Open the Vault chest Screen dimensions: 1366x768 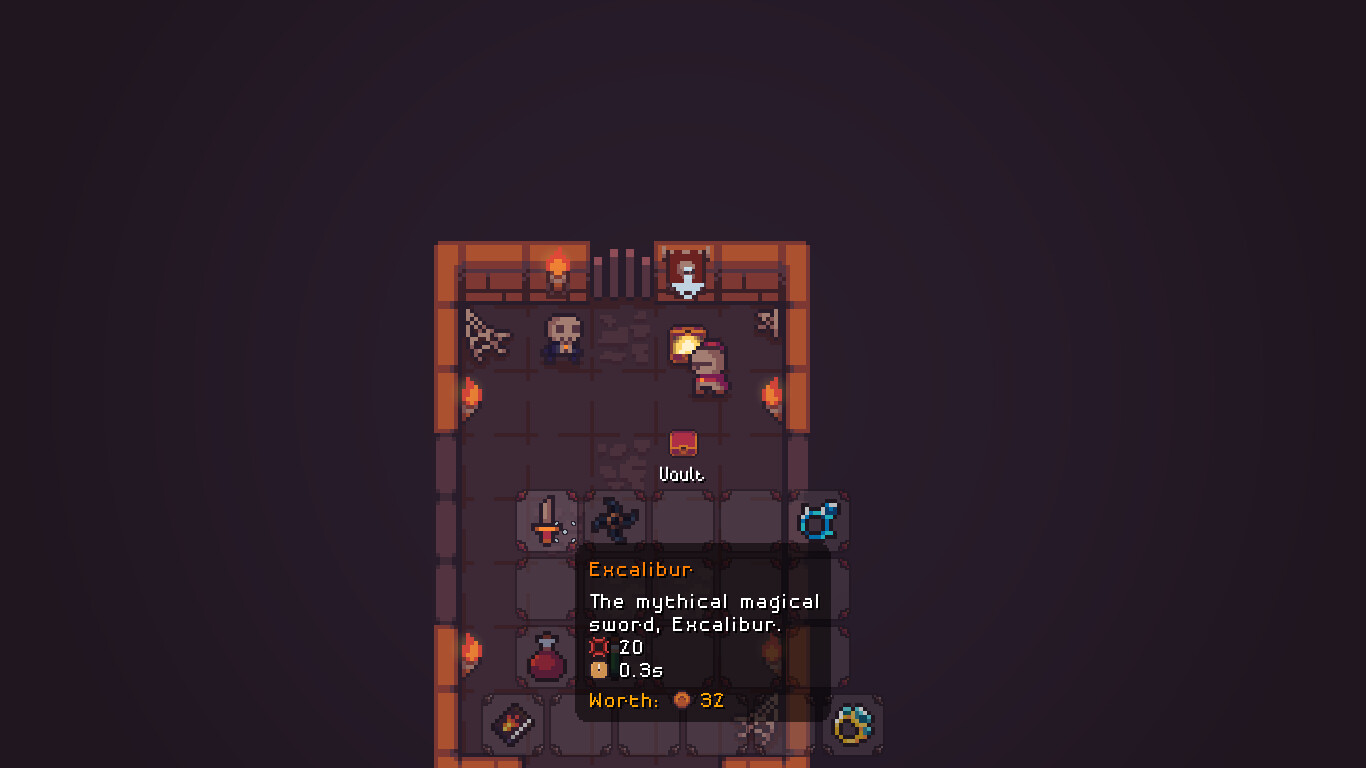[x=682, y=443]
